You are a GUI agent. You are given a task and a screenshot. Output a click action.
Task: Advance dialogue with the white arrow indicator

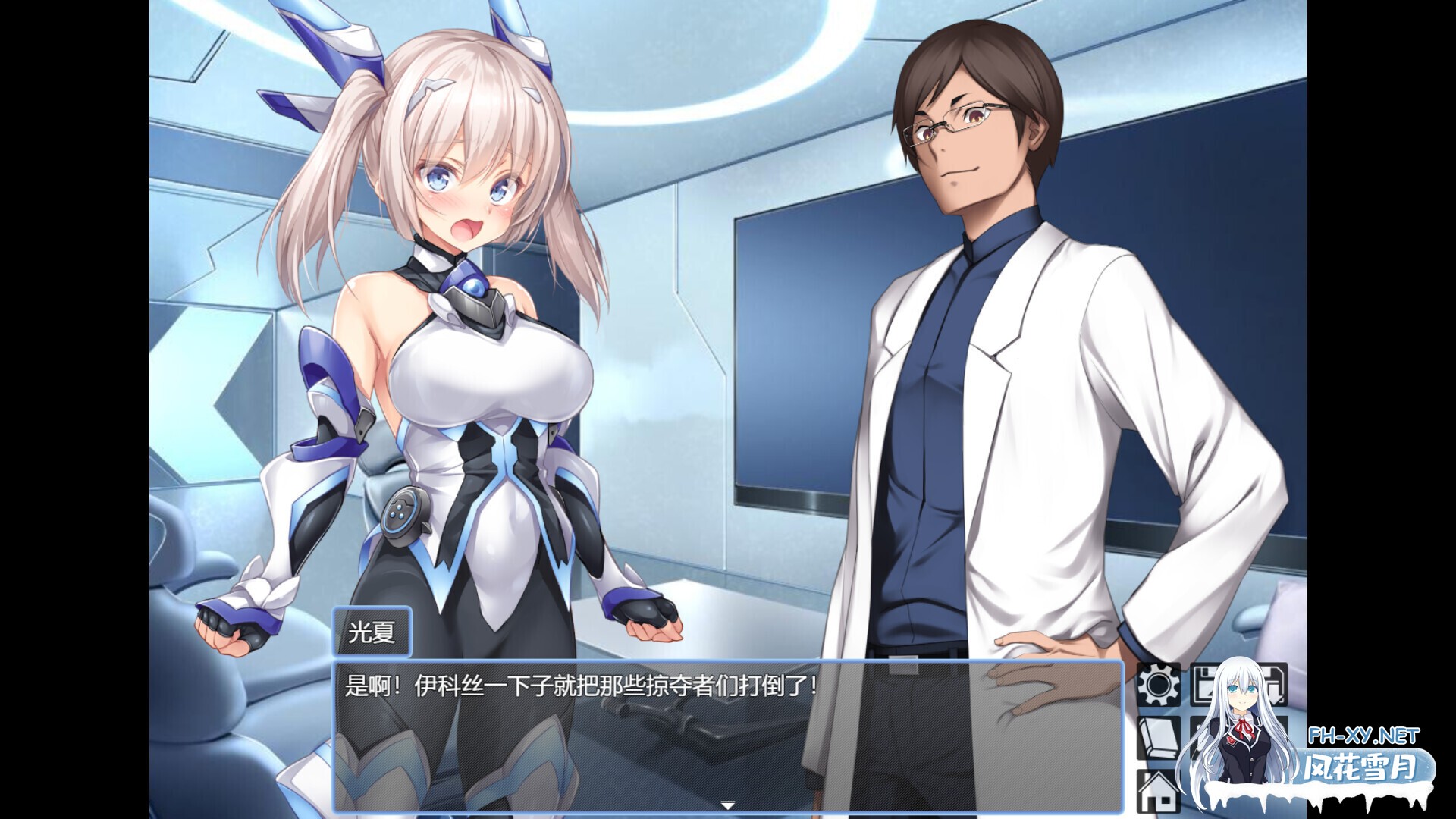727,805
